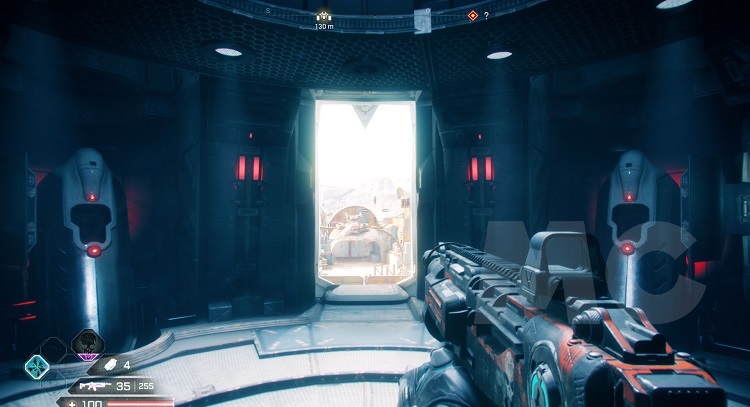Select the red diamond compass marker
The image size is (750, 407).
pos(472,15)
